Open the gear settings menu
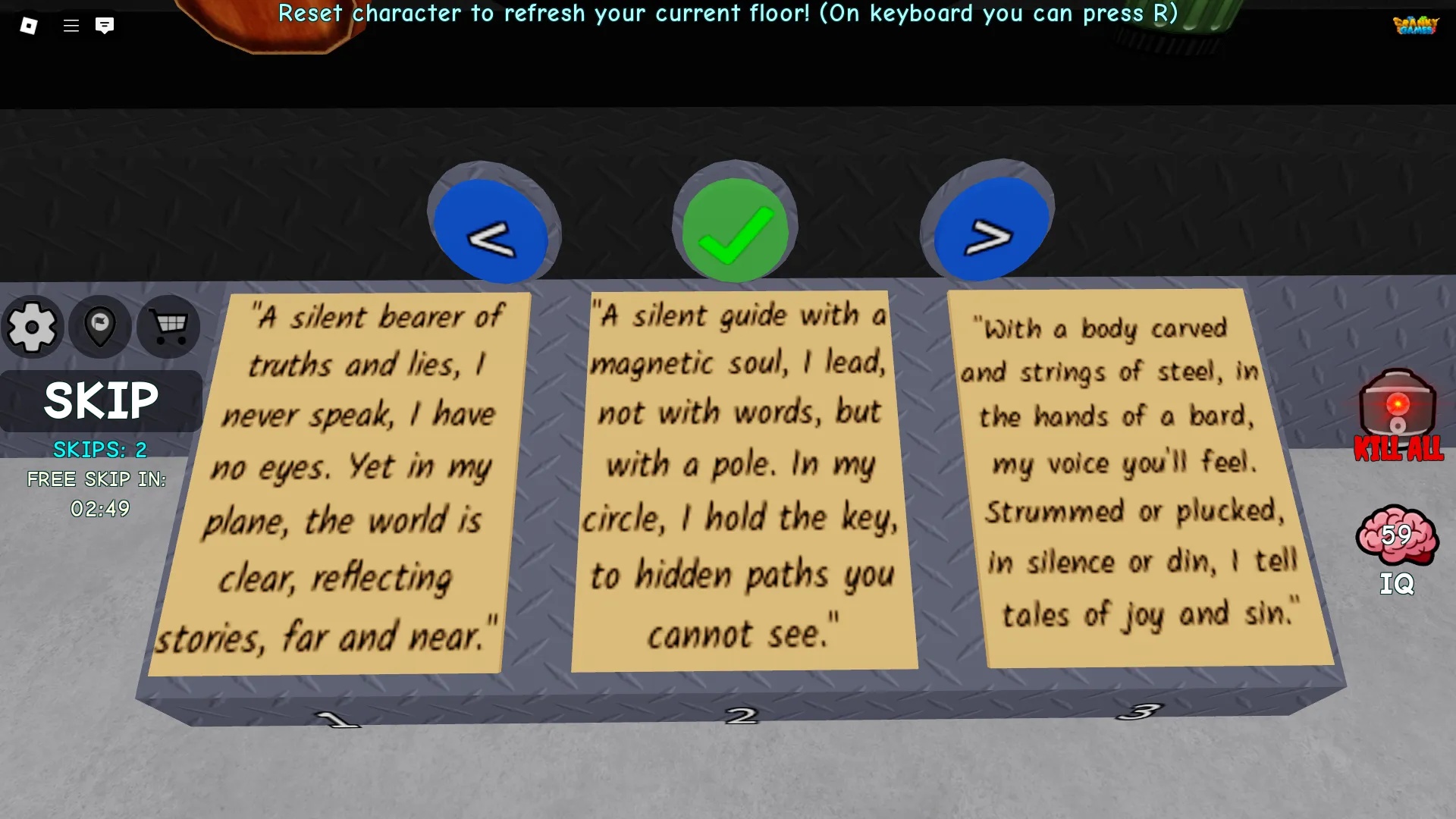This screenshot has width=1456, height=819. coord(32,328)
